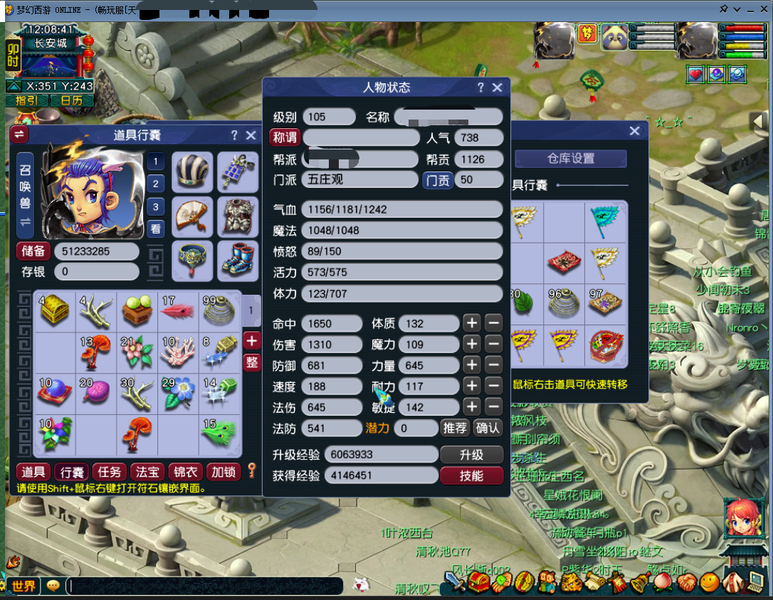Open the 锦衣 costume tab
This screenshot has height=600, width=773.
pos(185,472)
